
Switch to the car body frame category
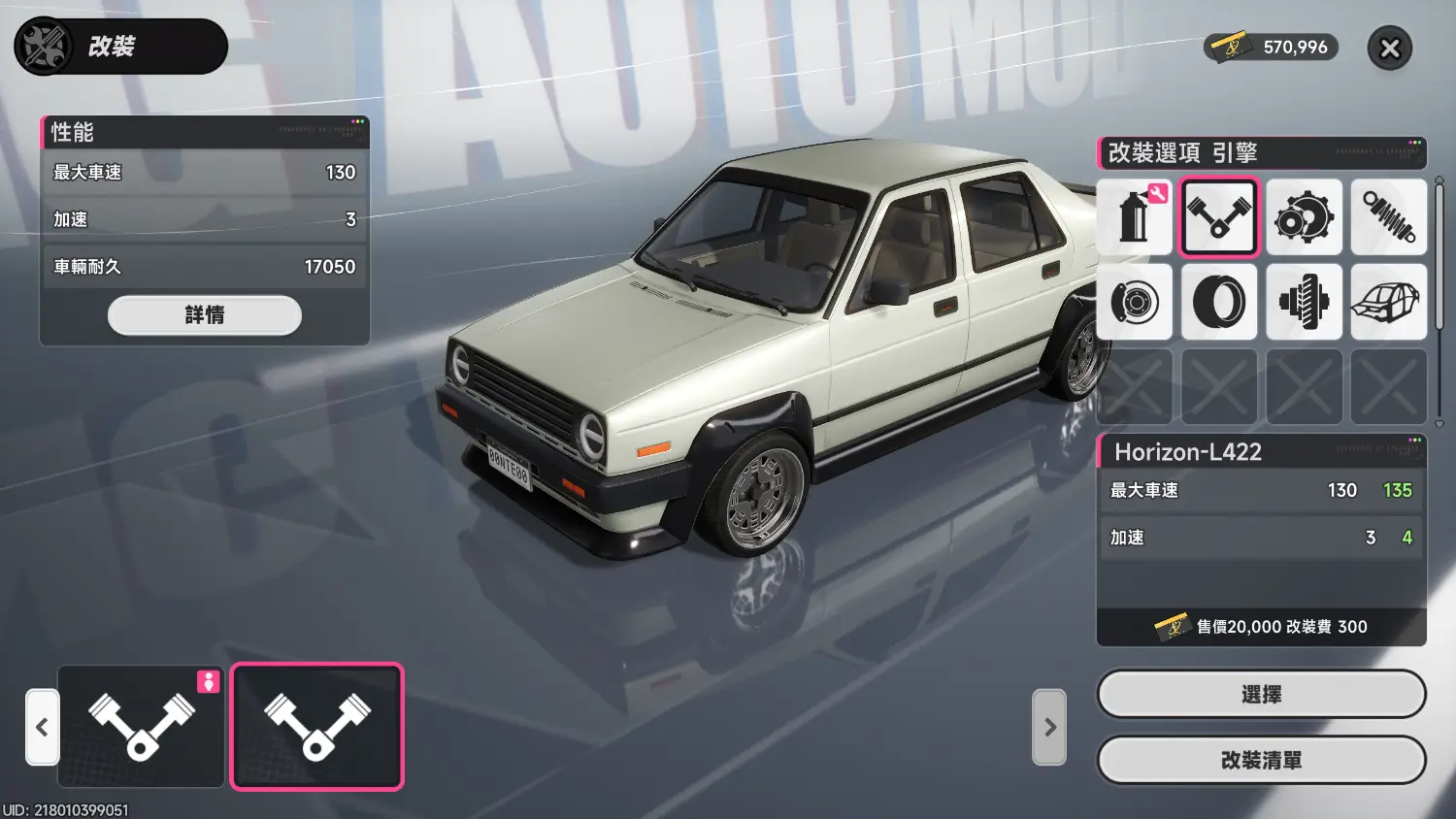[x=1388, y=302]
